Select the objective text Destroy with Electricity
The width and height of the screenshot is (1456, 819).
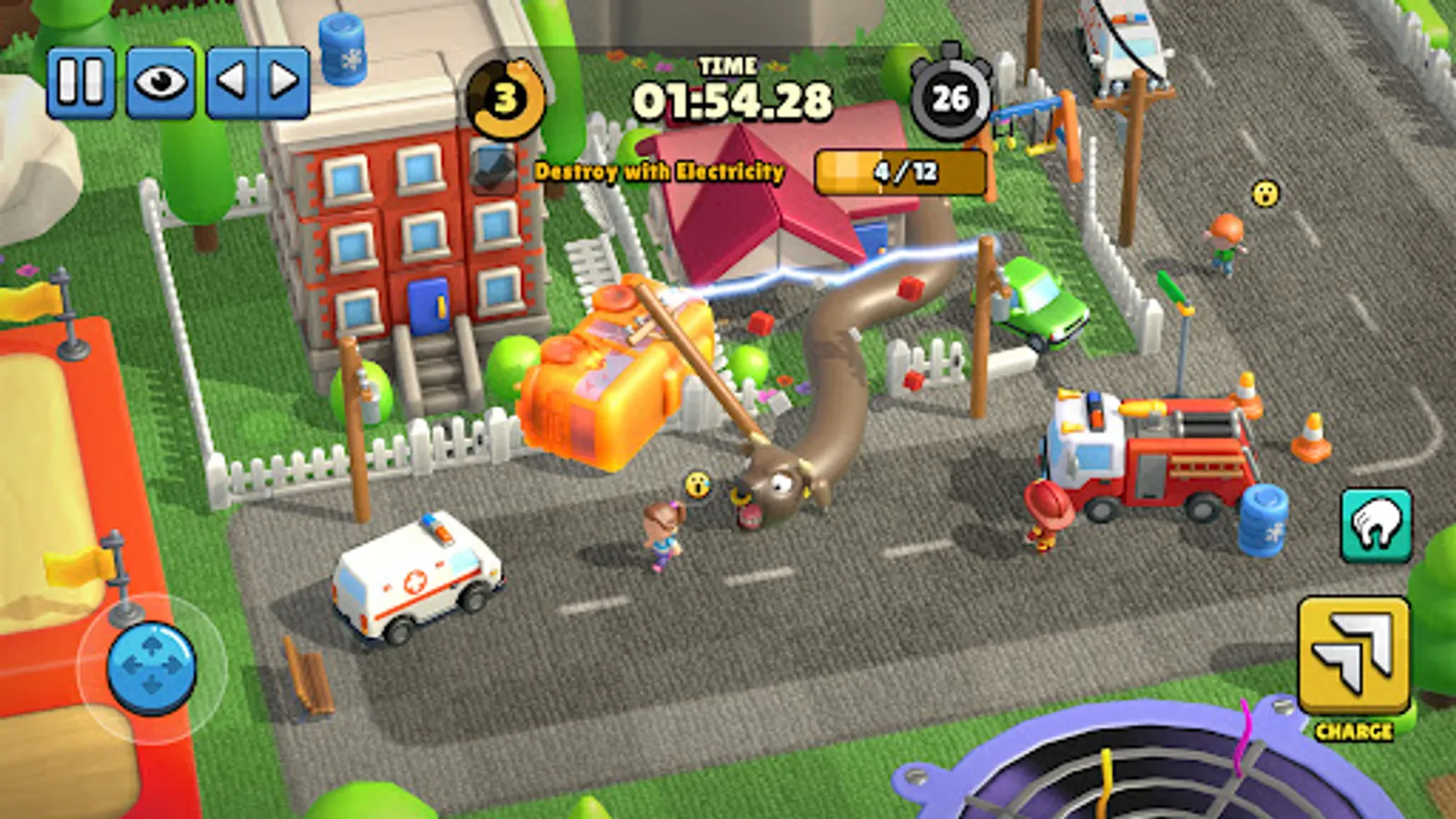(x=662, y=170)
